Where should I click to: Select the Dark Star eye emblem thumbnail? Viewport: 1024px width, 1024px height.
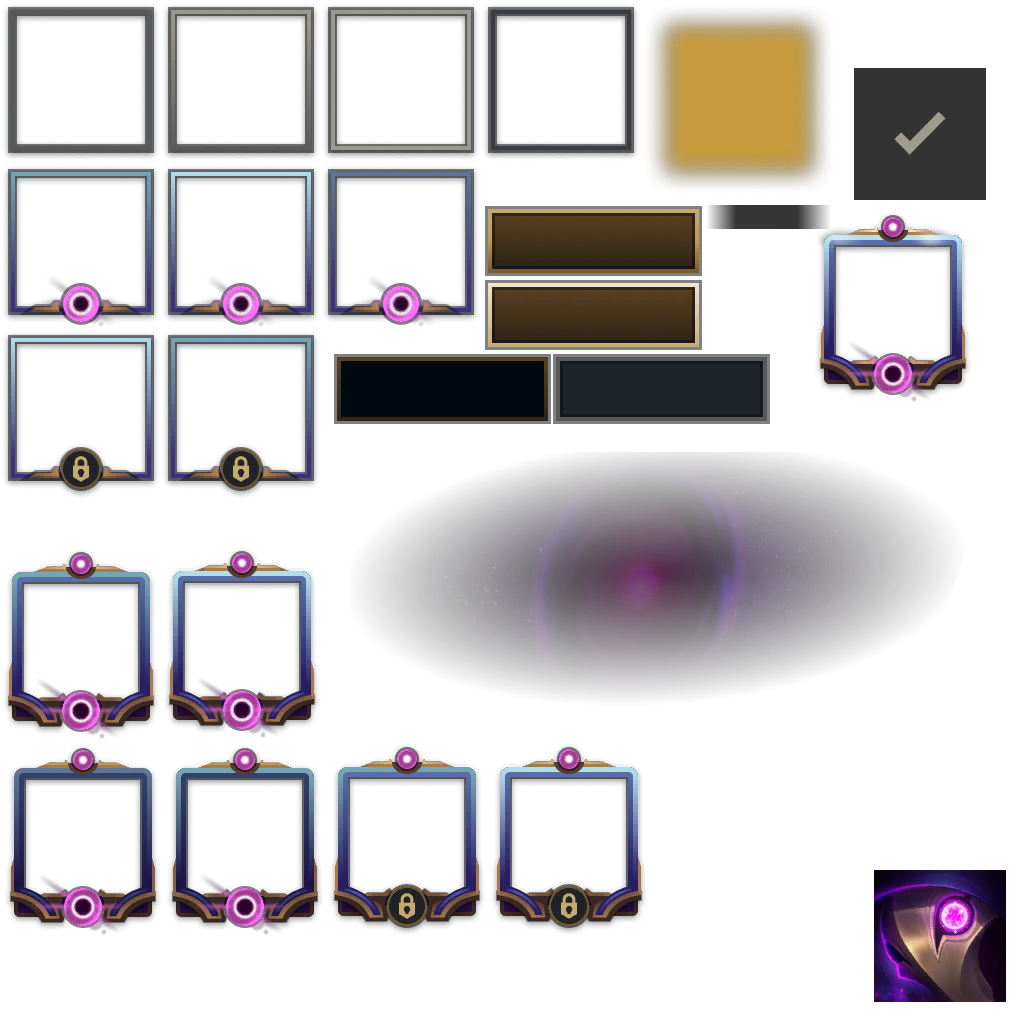coord(940,936)
